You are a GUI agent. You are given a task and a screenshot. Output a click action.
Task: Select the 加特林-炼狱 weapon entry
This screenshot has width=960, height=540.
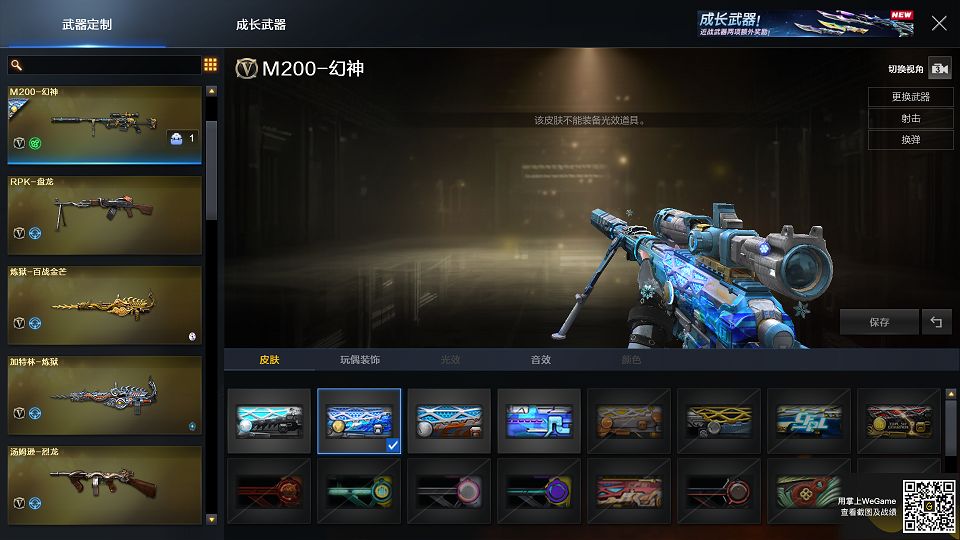pos(104,395)
